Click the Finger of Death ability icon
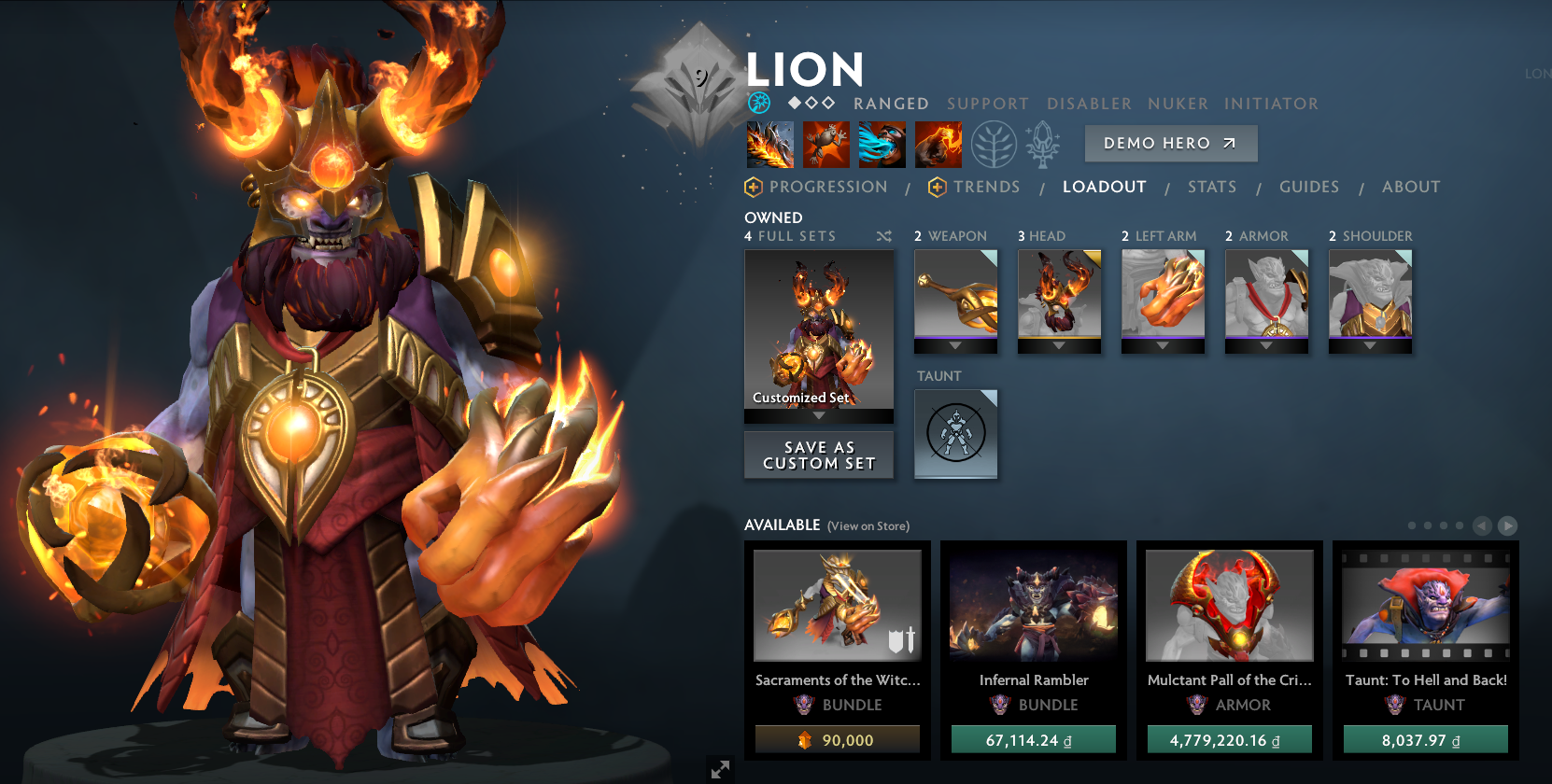 click(938, 145)
